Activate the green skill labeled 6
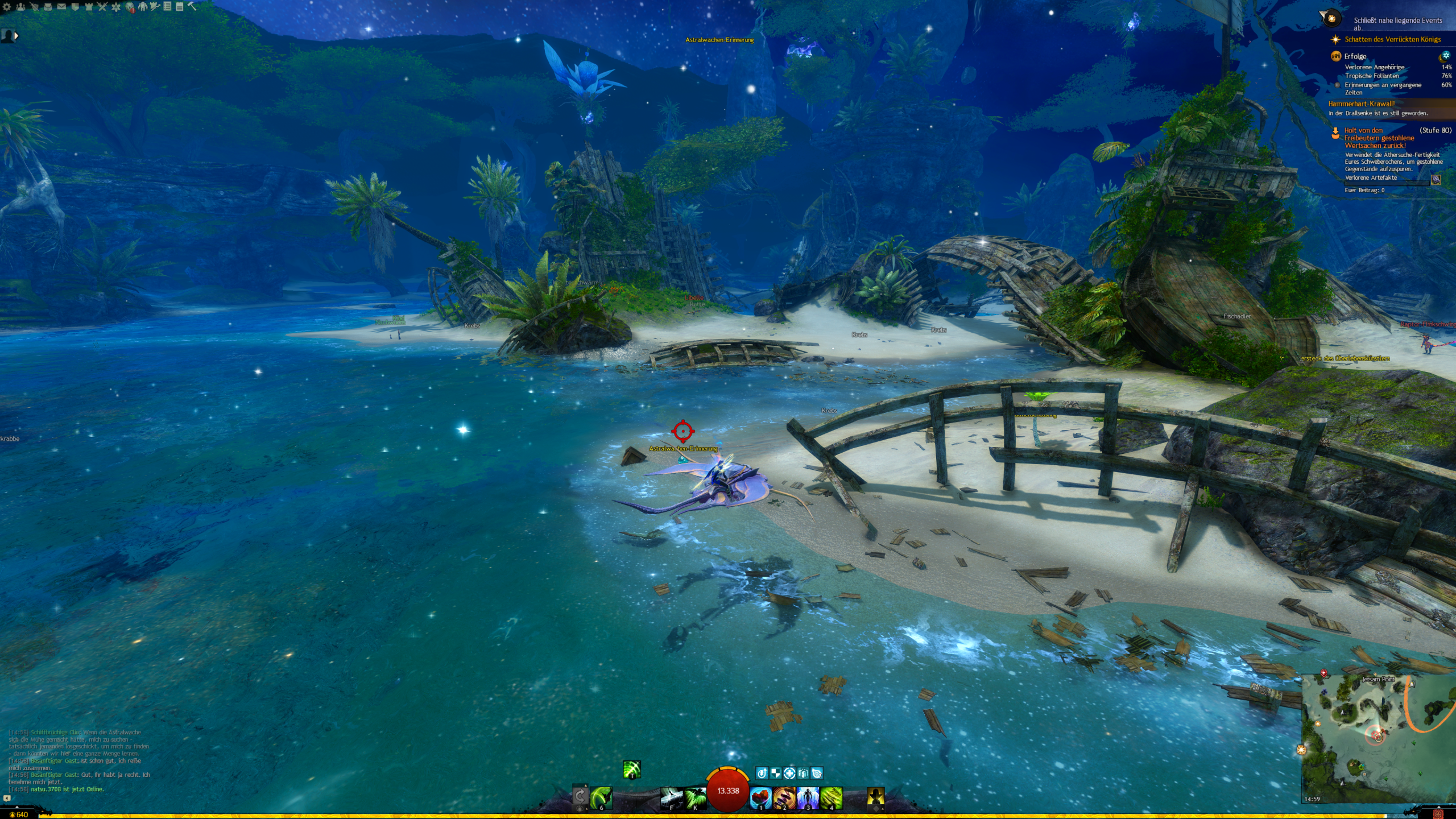Screen dimensions: 1456x819 pos(601,797)
